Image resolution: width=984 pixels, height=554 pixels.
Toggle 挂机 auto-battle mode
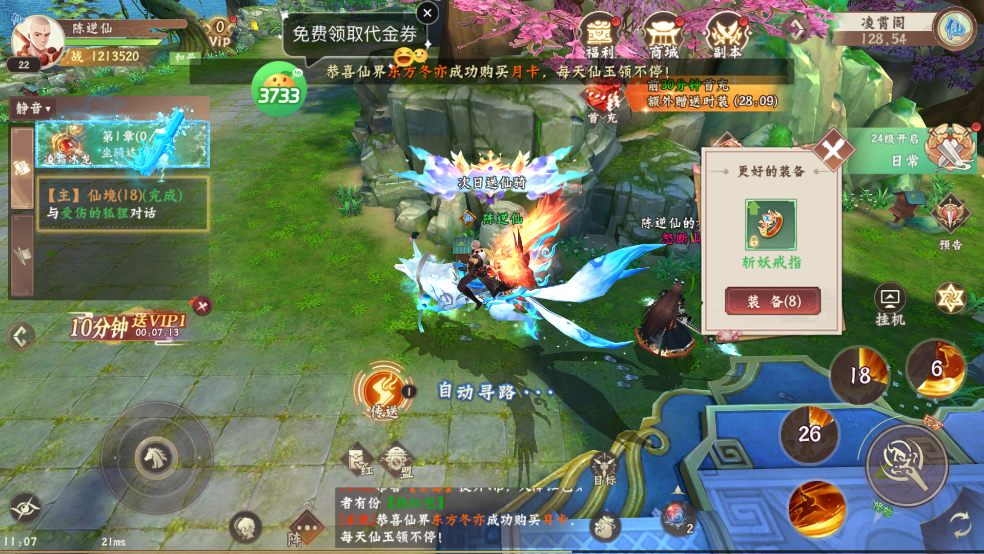(889, 303)
